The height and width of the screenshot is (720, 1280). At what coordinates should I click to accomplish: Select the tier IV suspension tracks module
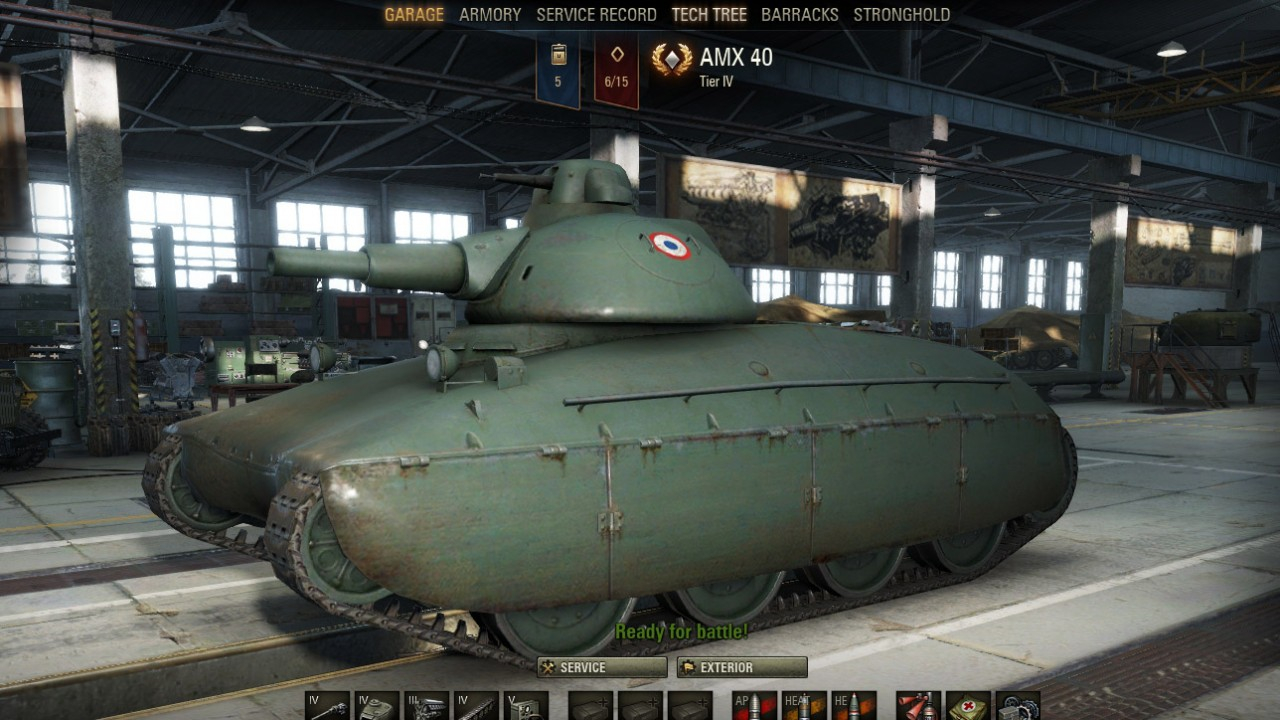[476, 706]
